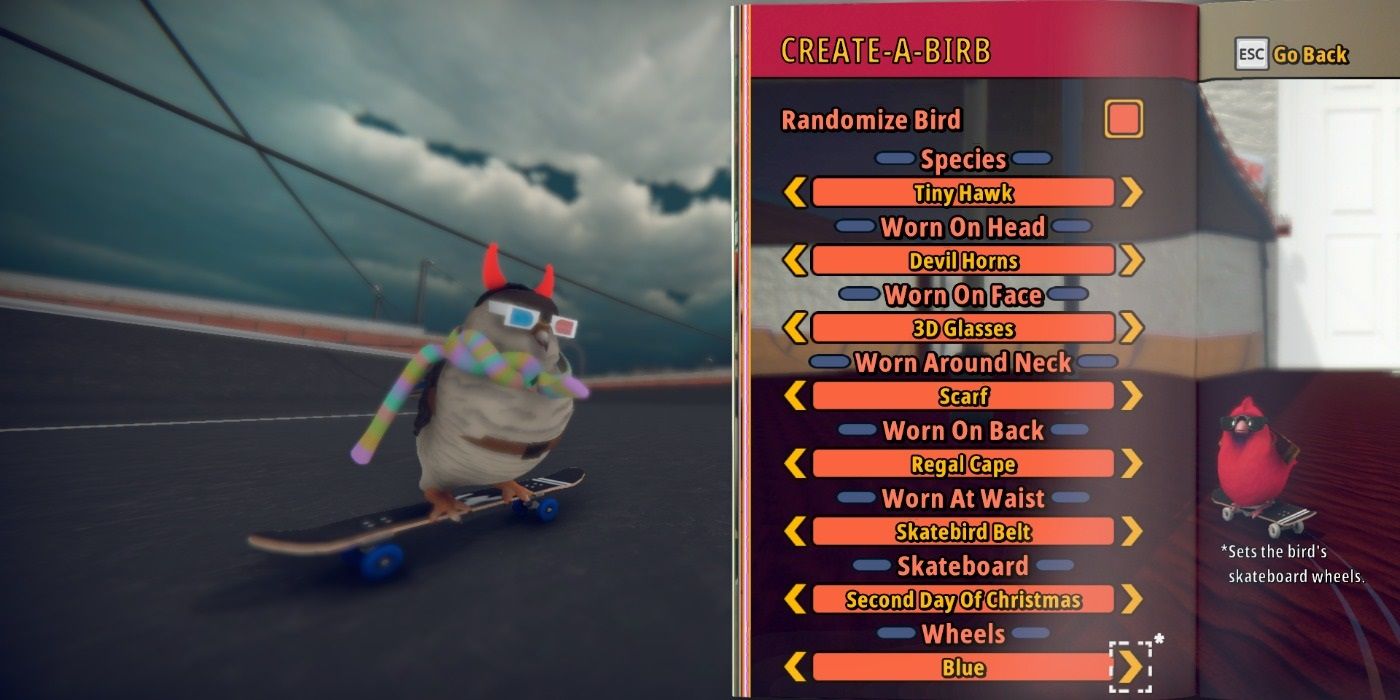
Task: Choose next Wheels color
Action: point(1131,667)
